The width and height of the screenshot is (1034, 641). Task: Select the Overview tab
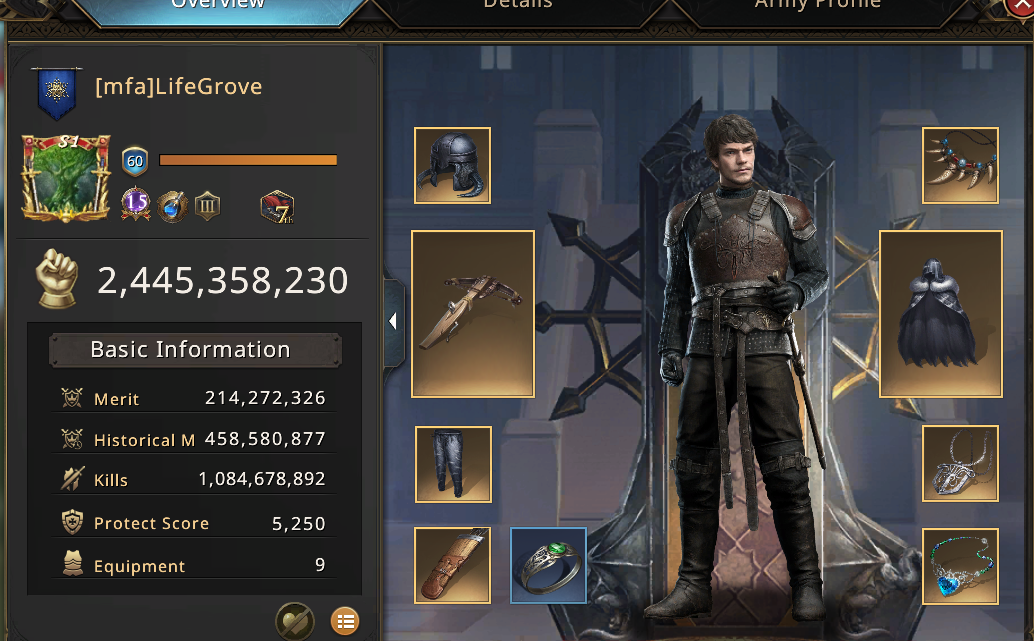pyautogui.click(x=218, y=8)
